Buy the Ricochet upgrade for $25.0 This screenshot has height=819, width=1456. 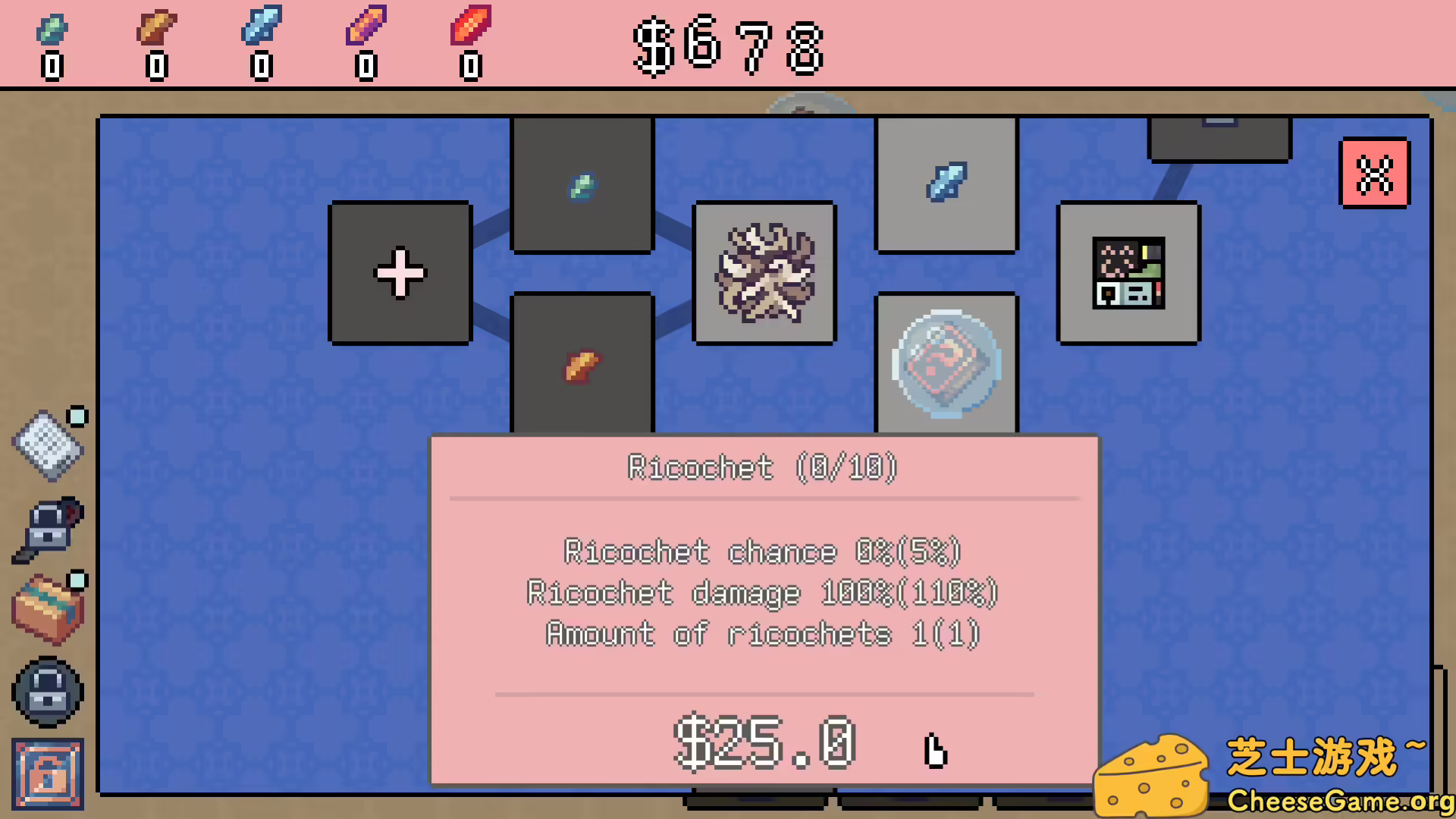tap(764, 745)
